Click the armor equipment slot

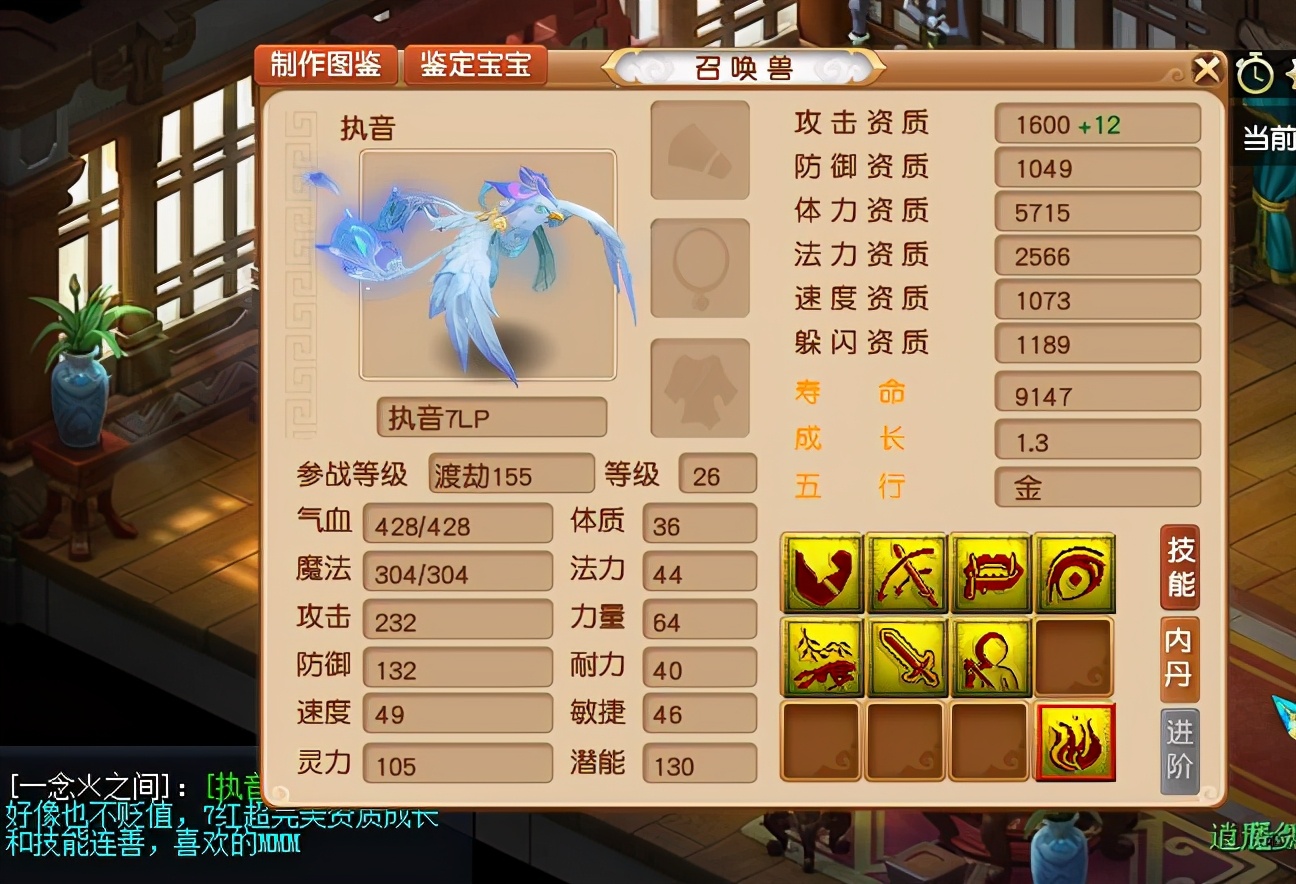tap(699, 388)
